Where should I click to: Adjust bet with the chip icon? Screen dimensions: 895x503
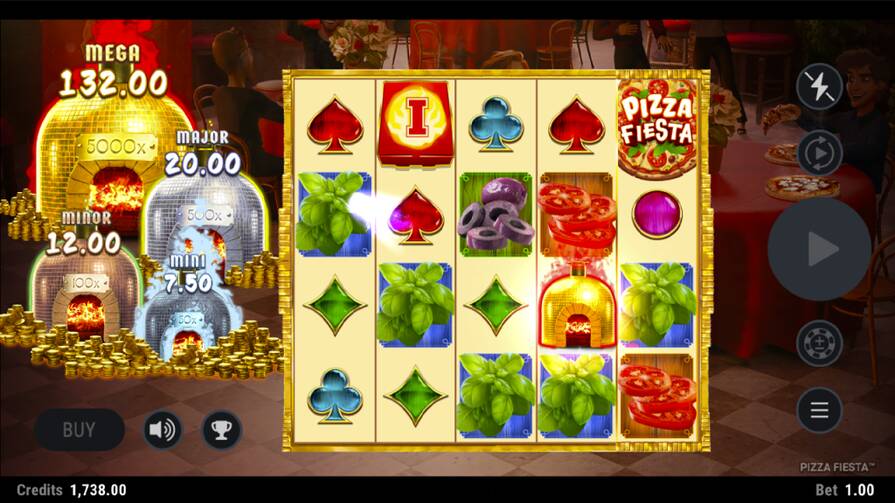coord(819,343)
